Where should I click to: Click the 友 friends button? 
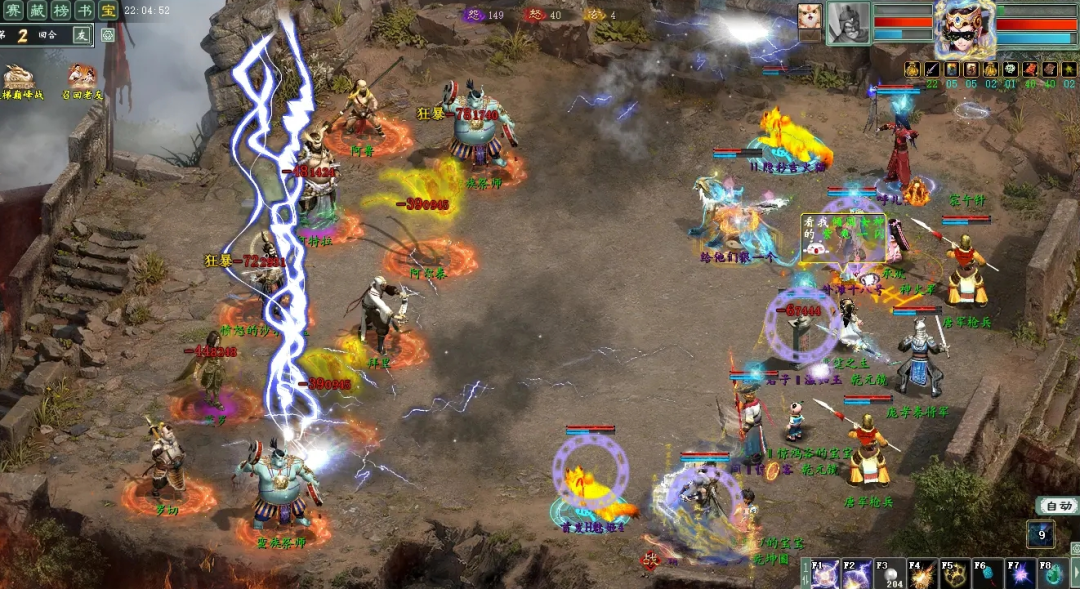(x=81, y=34)
